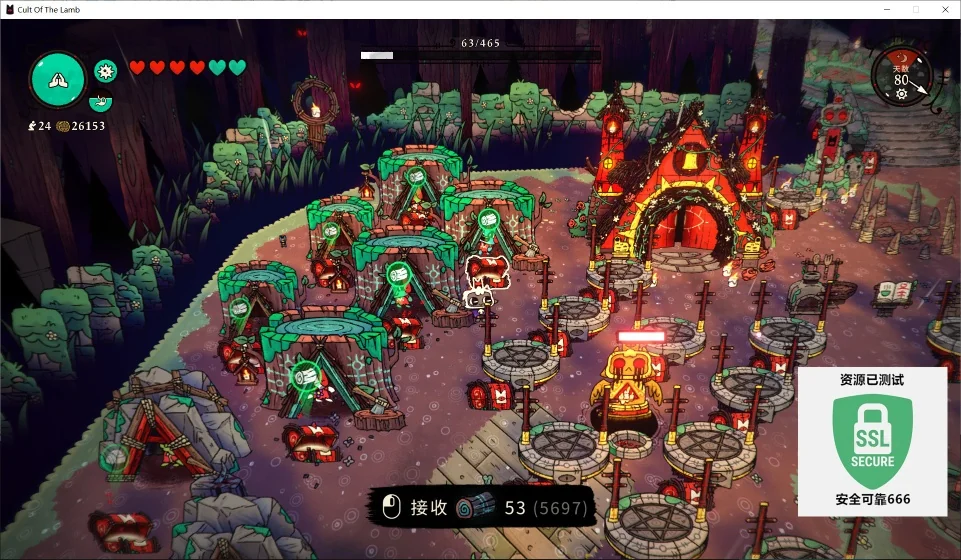Close the Cult Of The Lamb window
The image size is (961, 560).
pos(943,9)
